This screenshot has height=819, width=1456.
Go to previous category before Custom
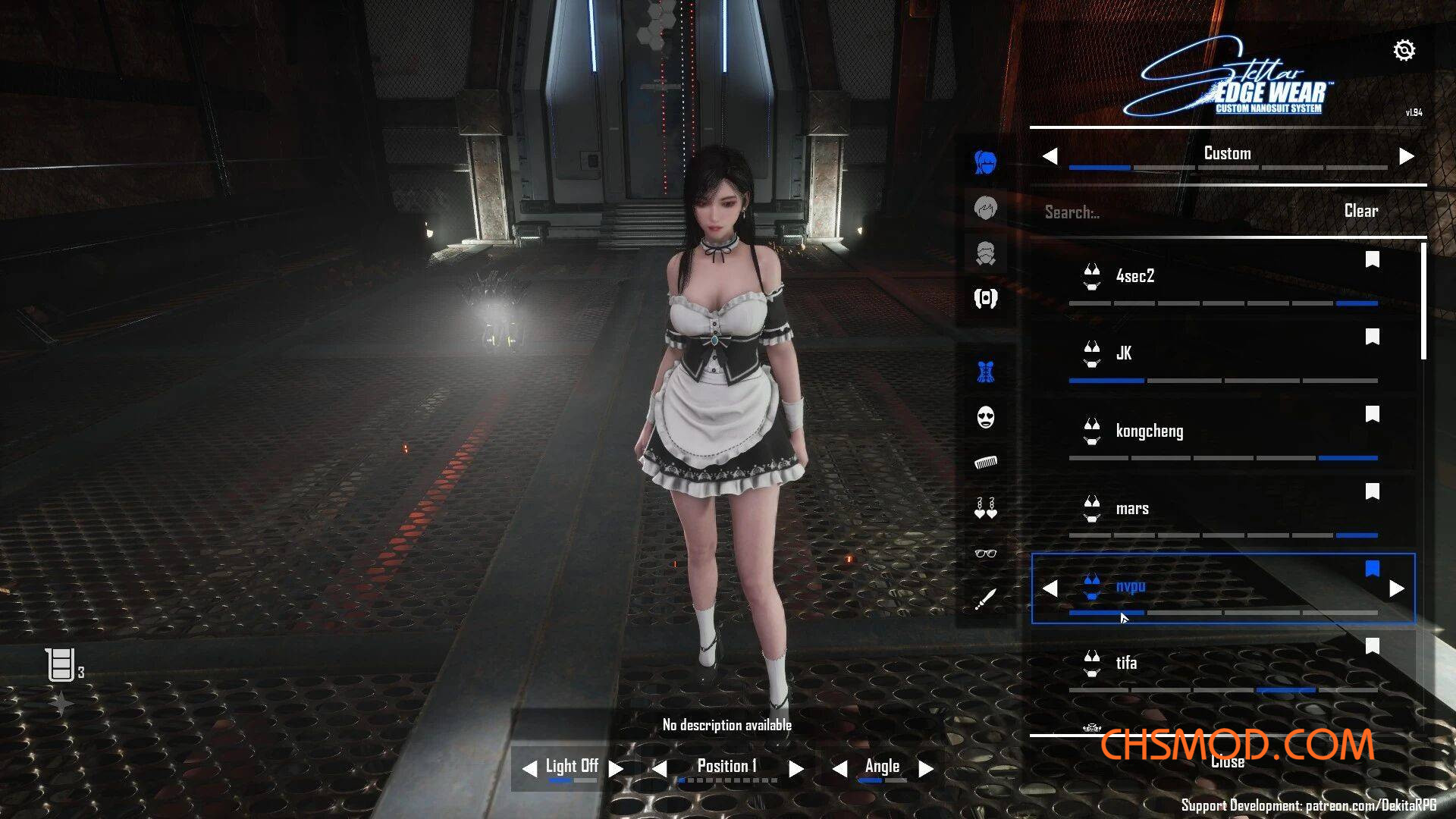[x=1050, y=156]
